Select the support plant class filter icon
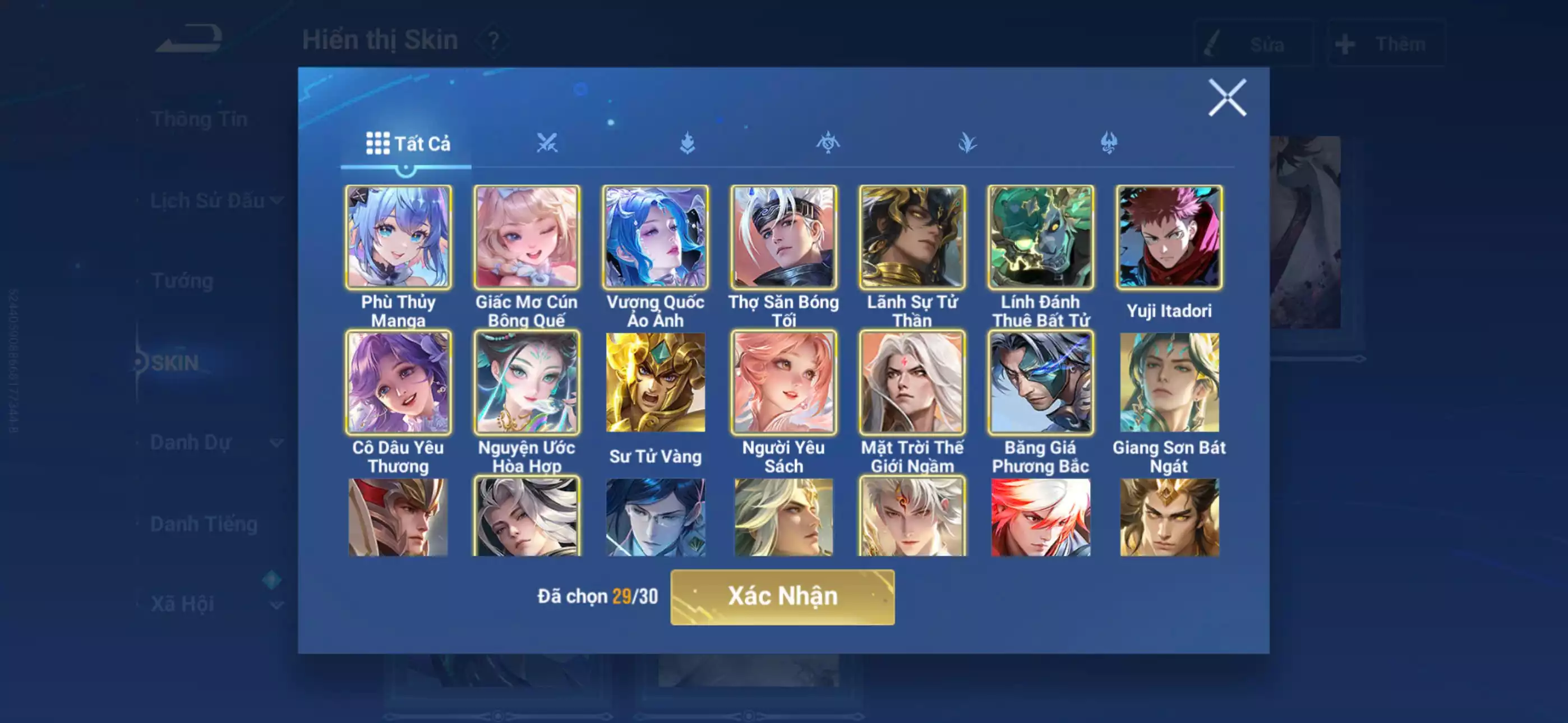The height and width of the screenshot is (723, 1568). coord(968,143)
